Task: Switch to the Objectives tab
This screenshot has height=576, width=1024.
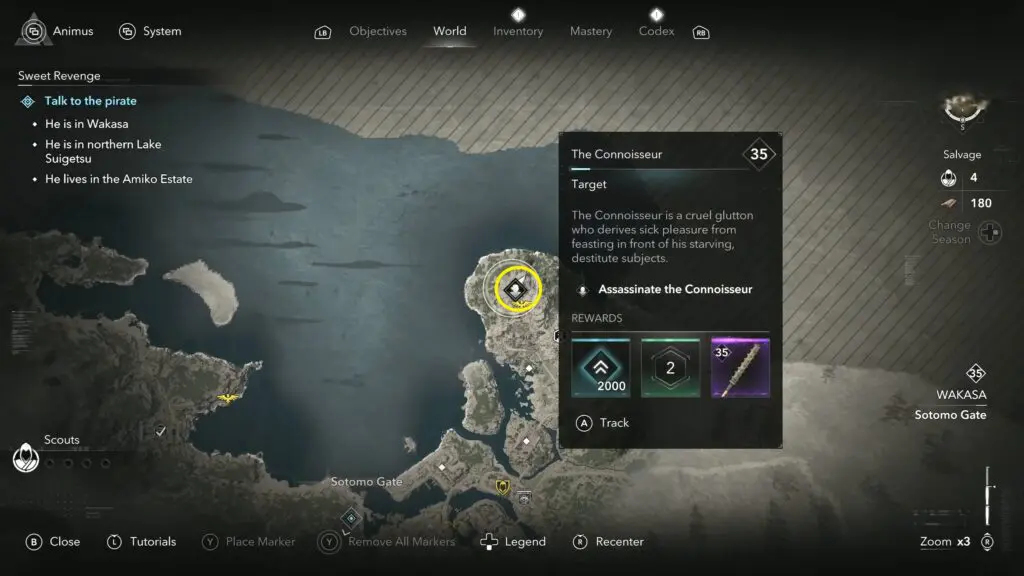Action: click(x=377, y=31)
